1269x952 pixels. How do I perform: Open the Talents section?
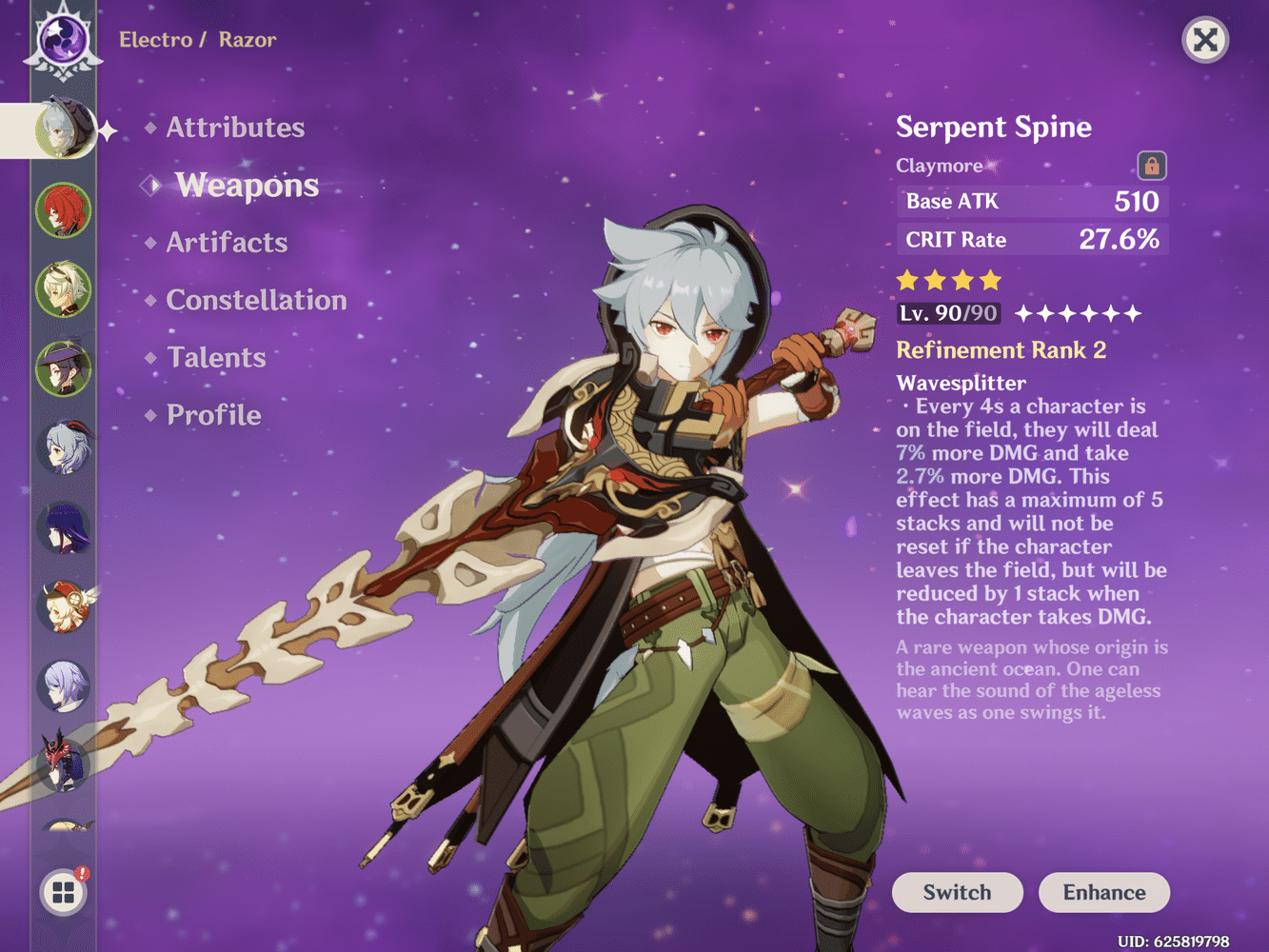[215, 357]
